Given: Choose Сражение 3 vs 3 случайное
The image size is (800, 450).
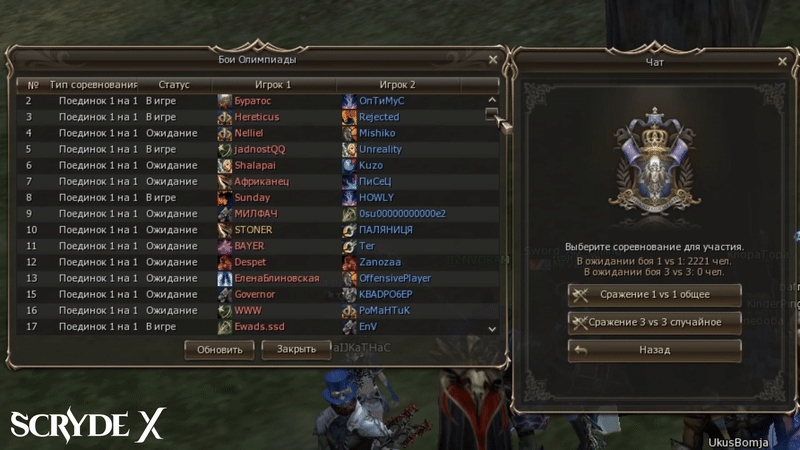Looking at the screenshot, I should coord(655,322).
